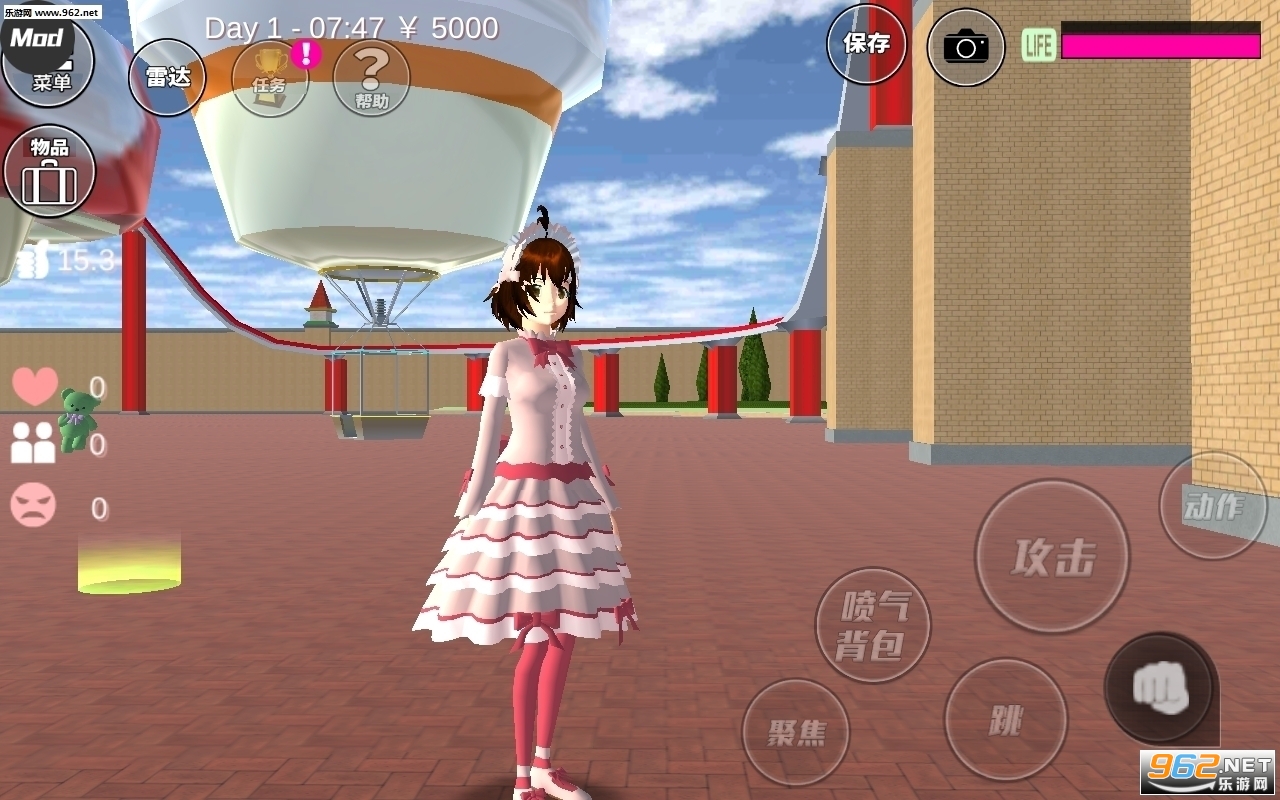Open the 物品 items inventory bag
Screen dimensions: 1280x800
click(x=48, y=170)
